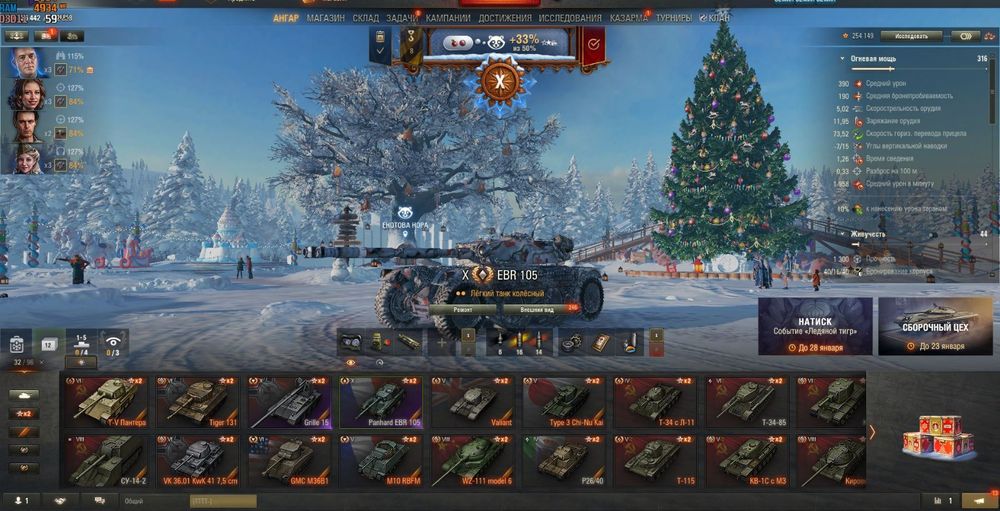Click the Исследовать (Research) button
The image size is (1000, 511).
pyautogui.click(x=911, y=36)
